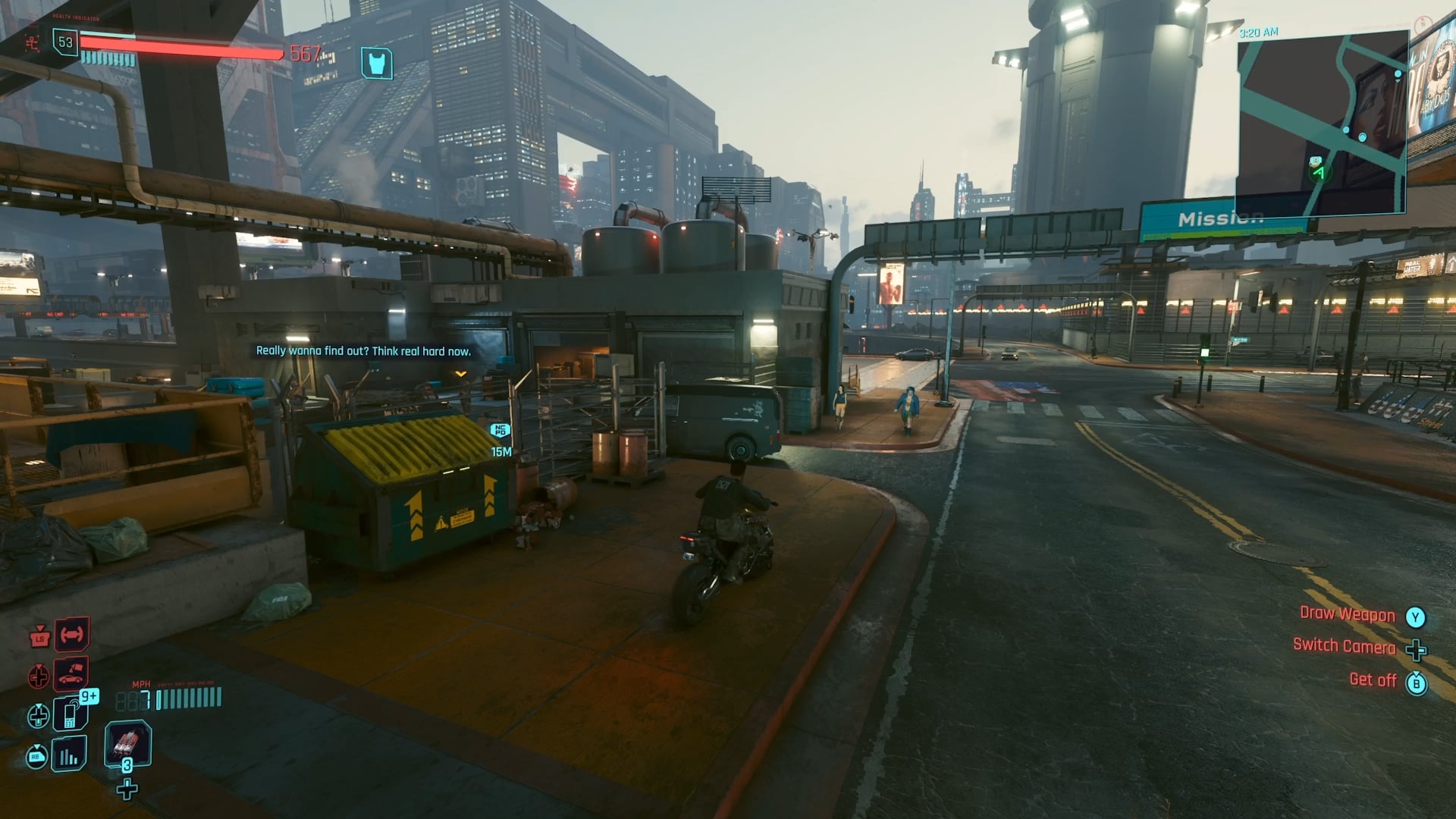Click the call vehicle car icon
1456x819 pixels.
click(x=71, y=673)
